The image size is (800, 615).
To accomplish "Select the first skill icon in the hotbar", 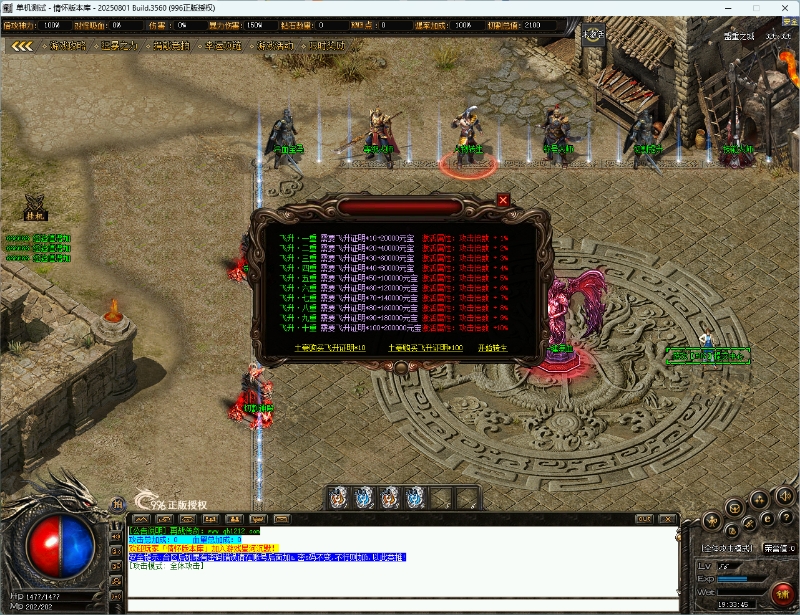I will (x=338, y=496).
